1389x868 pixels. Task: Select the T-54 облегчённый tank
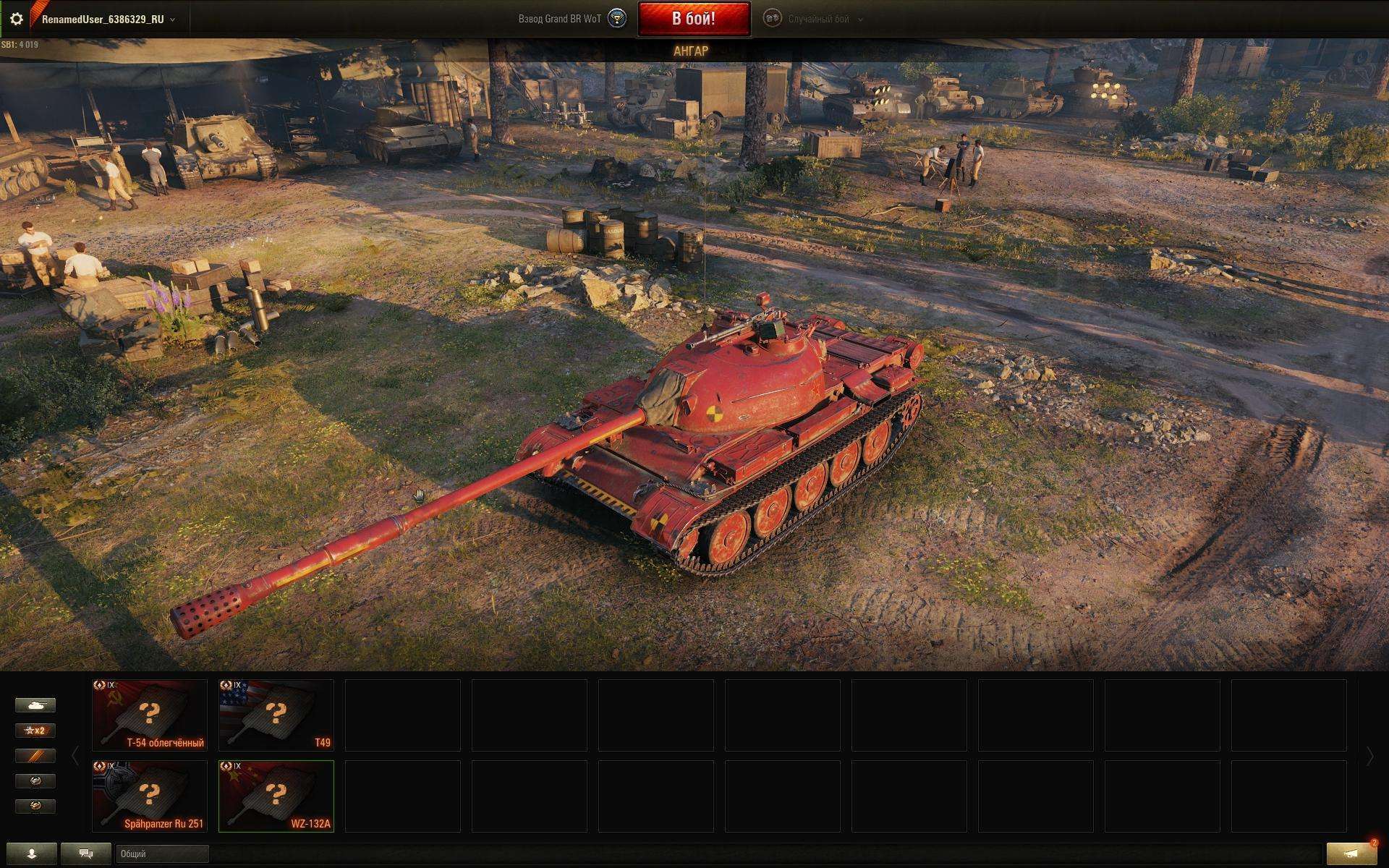[150, 715]
